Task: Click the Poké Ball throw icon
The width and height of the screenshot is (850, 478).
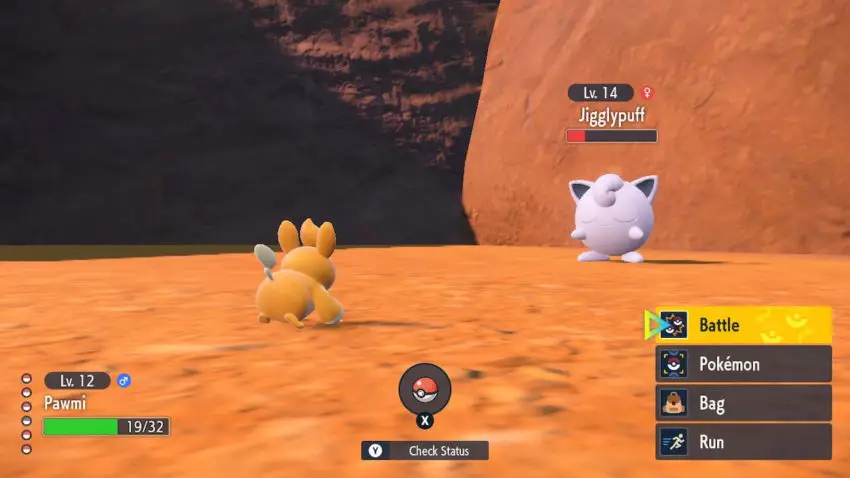Action: (x=425, y=389)
